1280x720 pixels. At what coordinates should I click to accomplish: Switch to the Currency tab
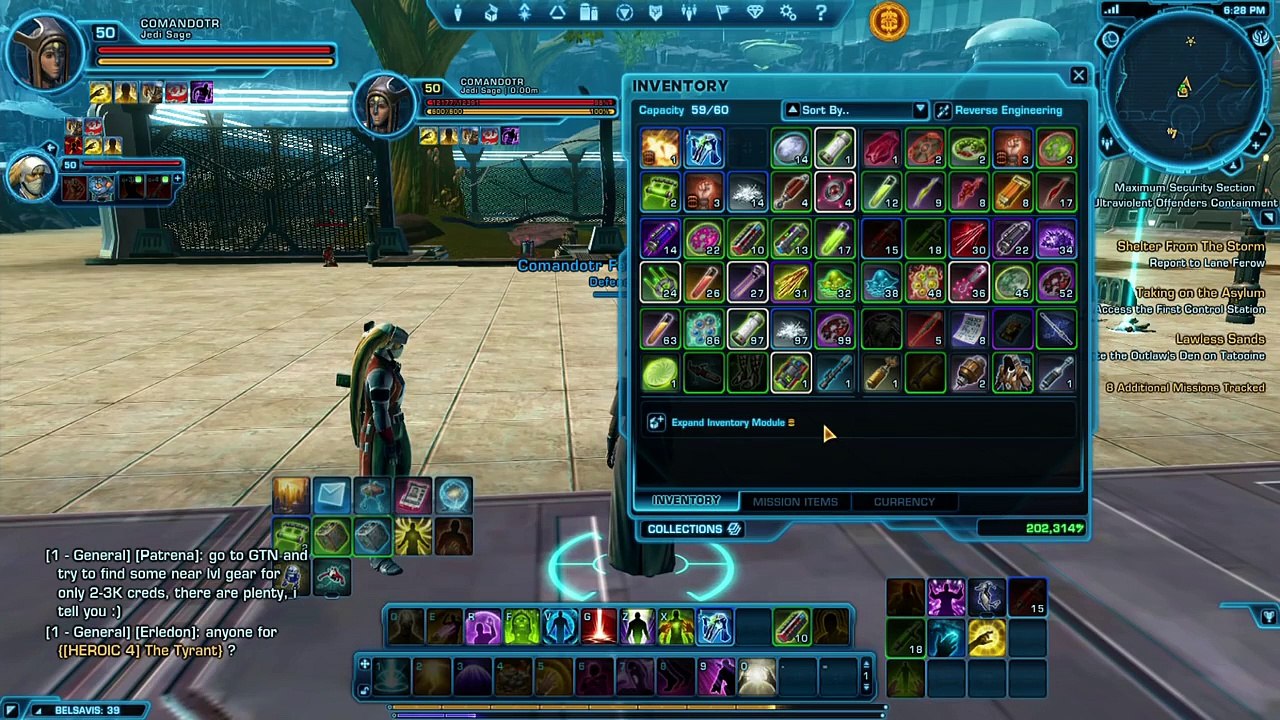[904, 501]
